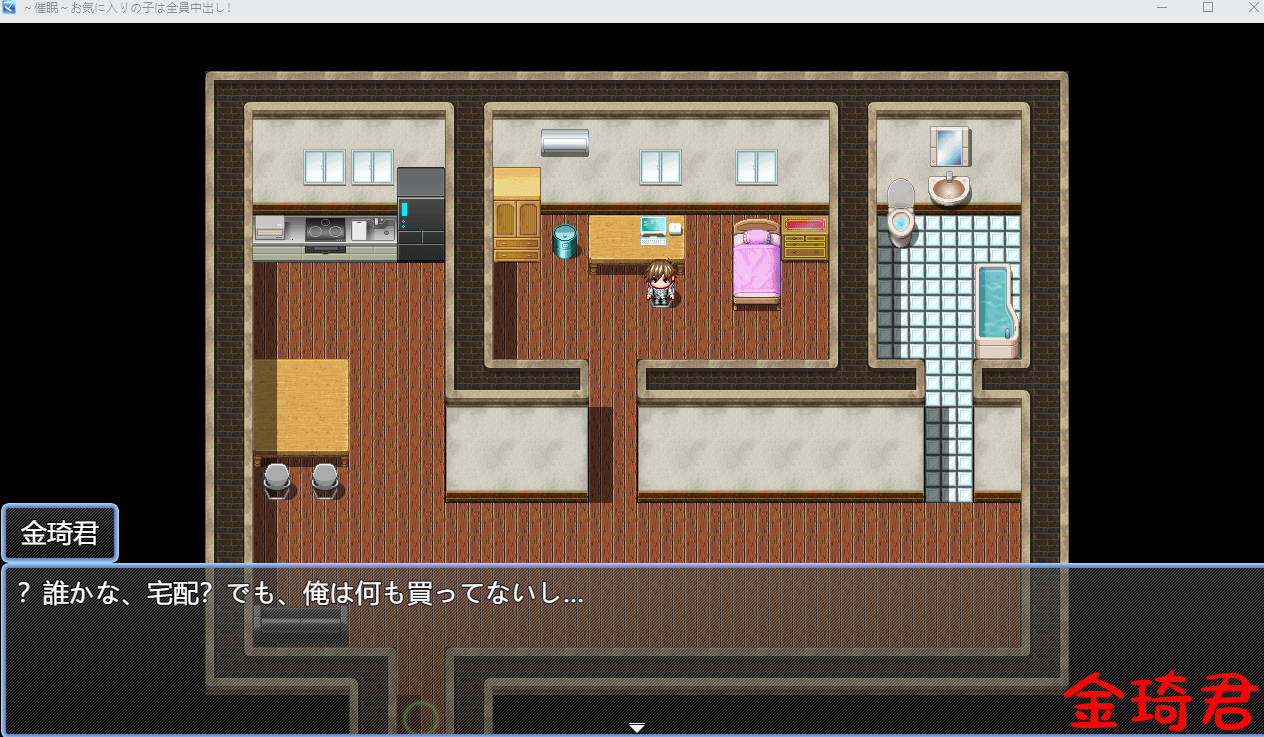This screenshot has width=1264, height=737.
Task: Advance dialogue via the white continue arrow
Action: 636,727
